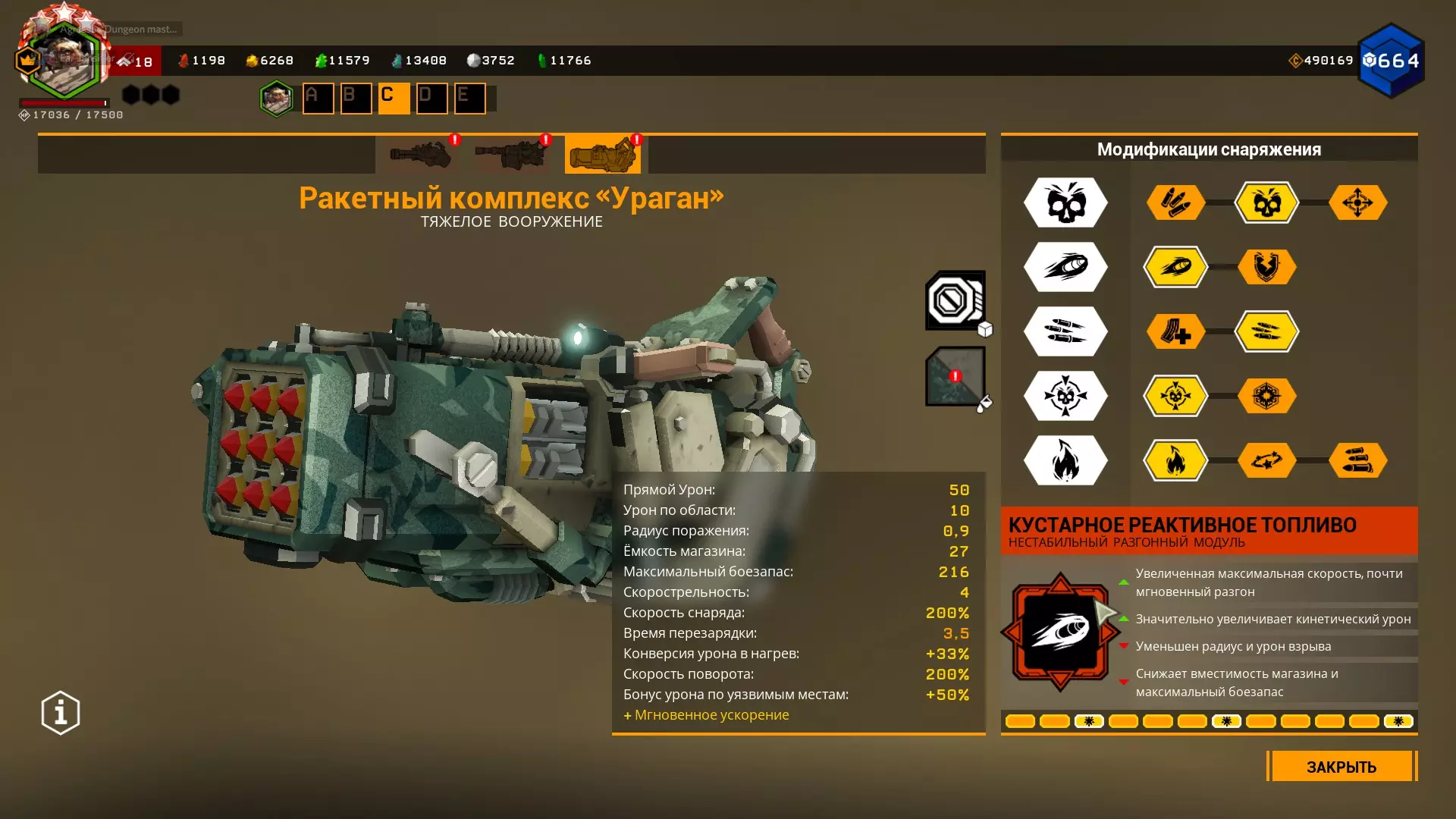Choose the white triple bullets modification
The height and width of the screenshot is (819, 1456).
pos(1065,331)
